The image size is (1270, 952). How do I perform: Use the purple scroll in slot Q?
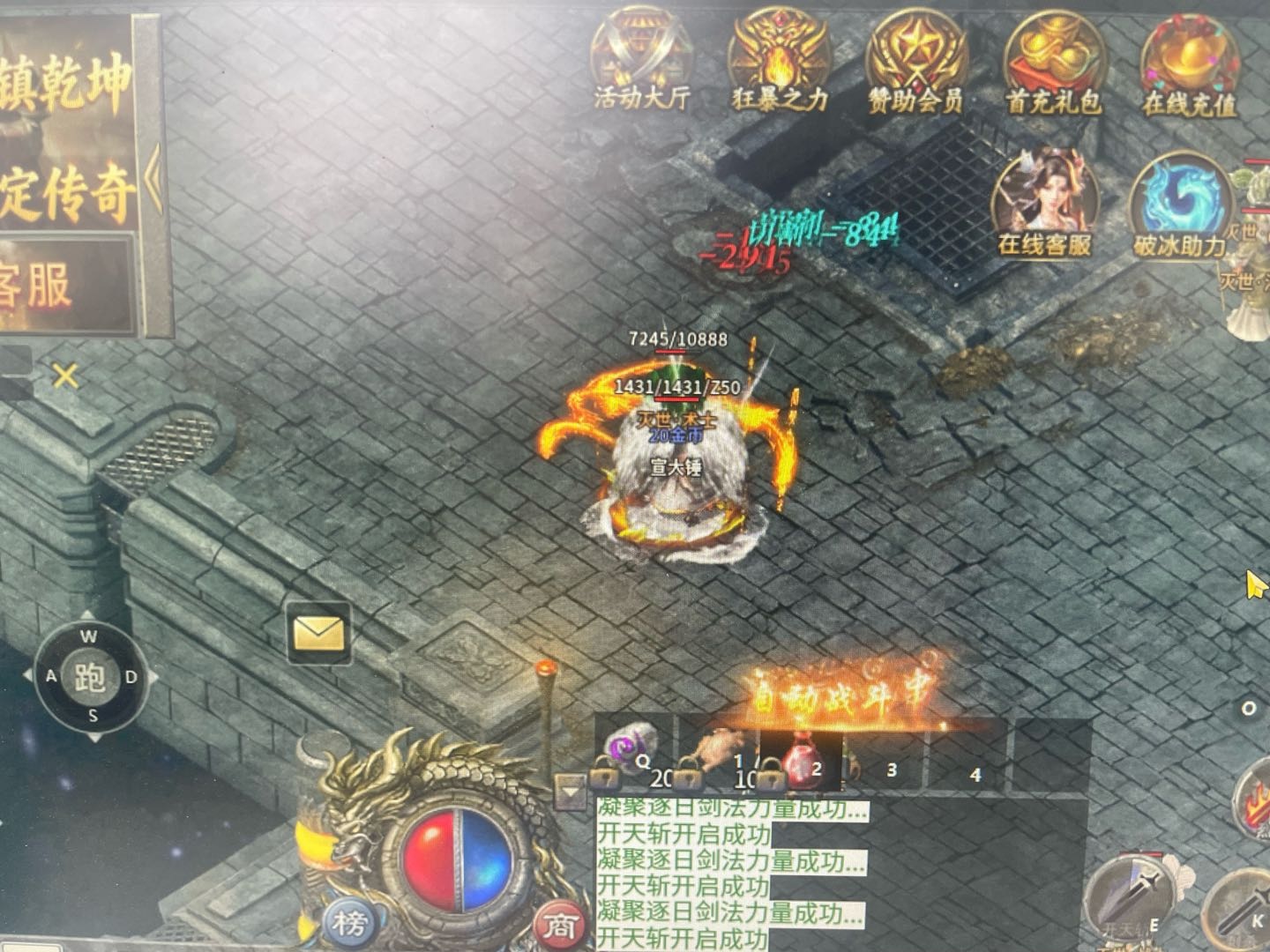[x=631, y=755]
